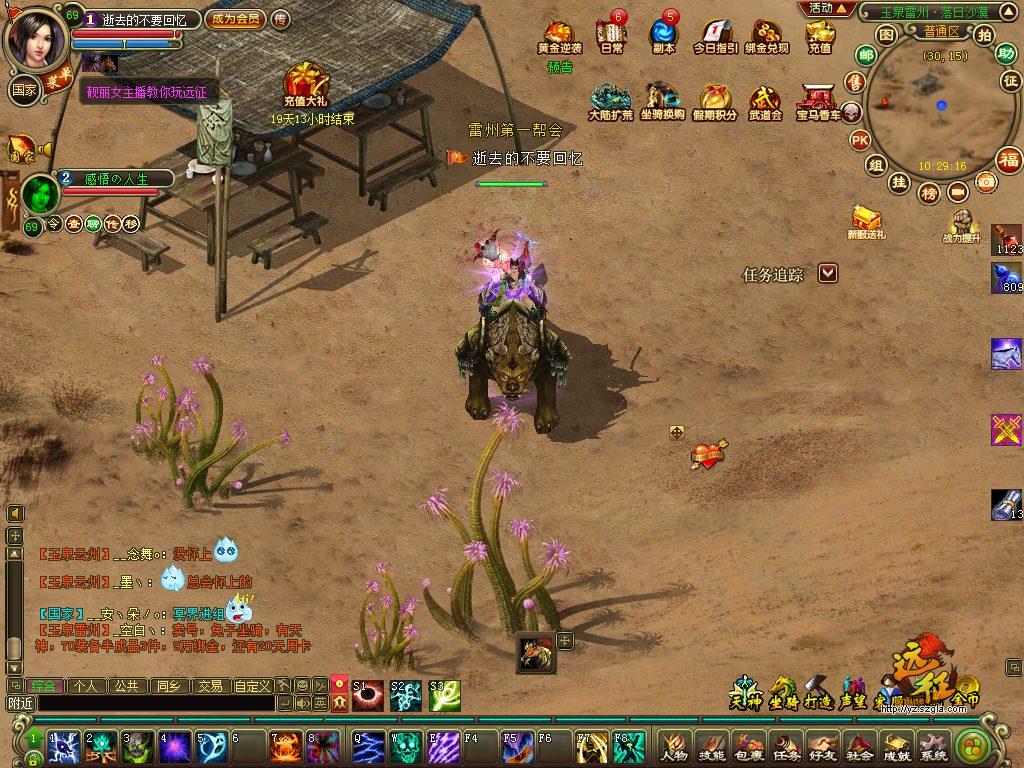1024x768 pixels.
Task: Open the 包裹 inventory bag
Action: point(748,745)
